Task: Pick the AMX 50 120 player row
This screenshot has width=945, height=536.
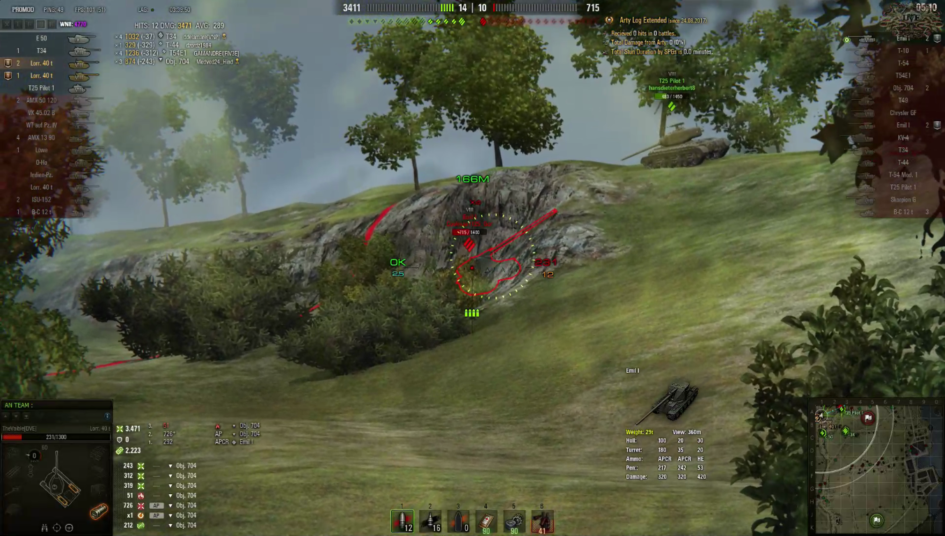Action: click(x=45, y=100)
